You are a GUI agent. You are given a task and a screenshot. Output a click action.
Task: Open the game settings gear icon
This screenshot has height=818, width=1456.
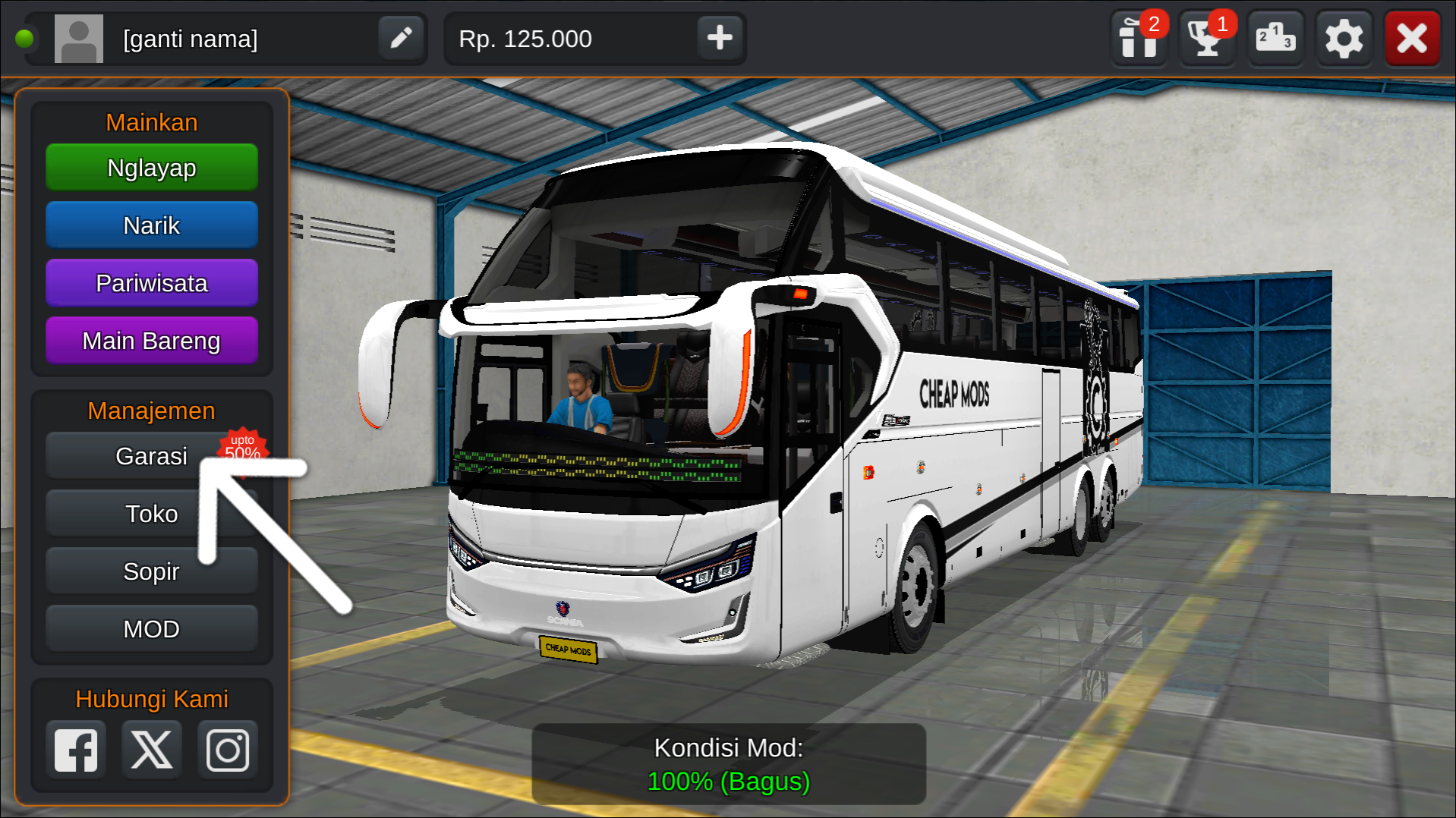point(1343,38)
